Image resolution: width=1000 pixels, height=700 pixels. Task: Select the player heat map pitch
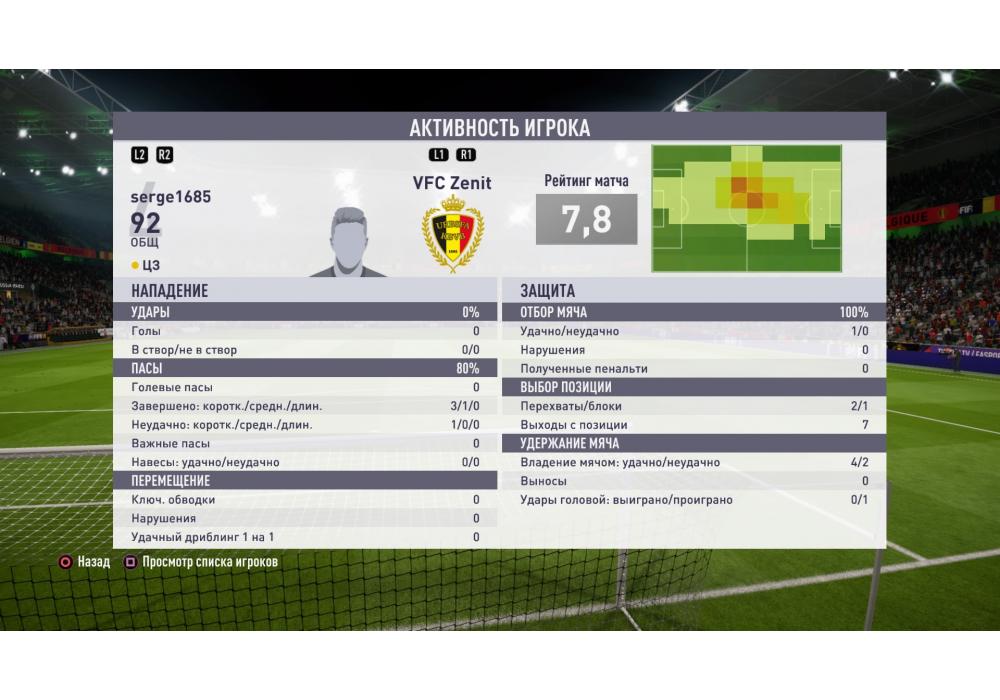(749, 209)
